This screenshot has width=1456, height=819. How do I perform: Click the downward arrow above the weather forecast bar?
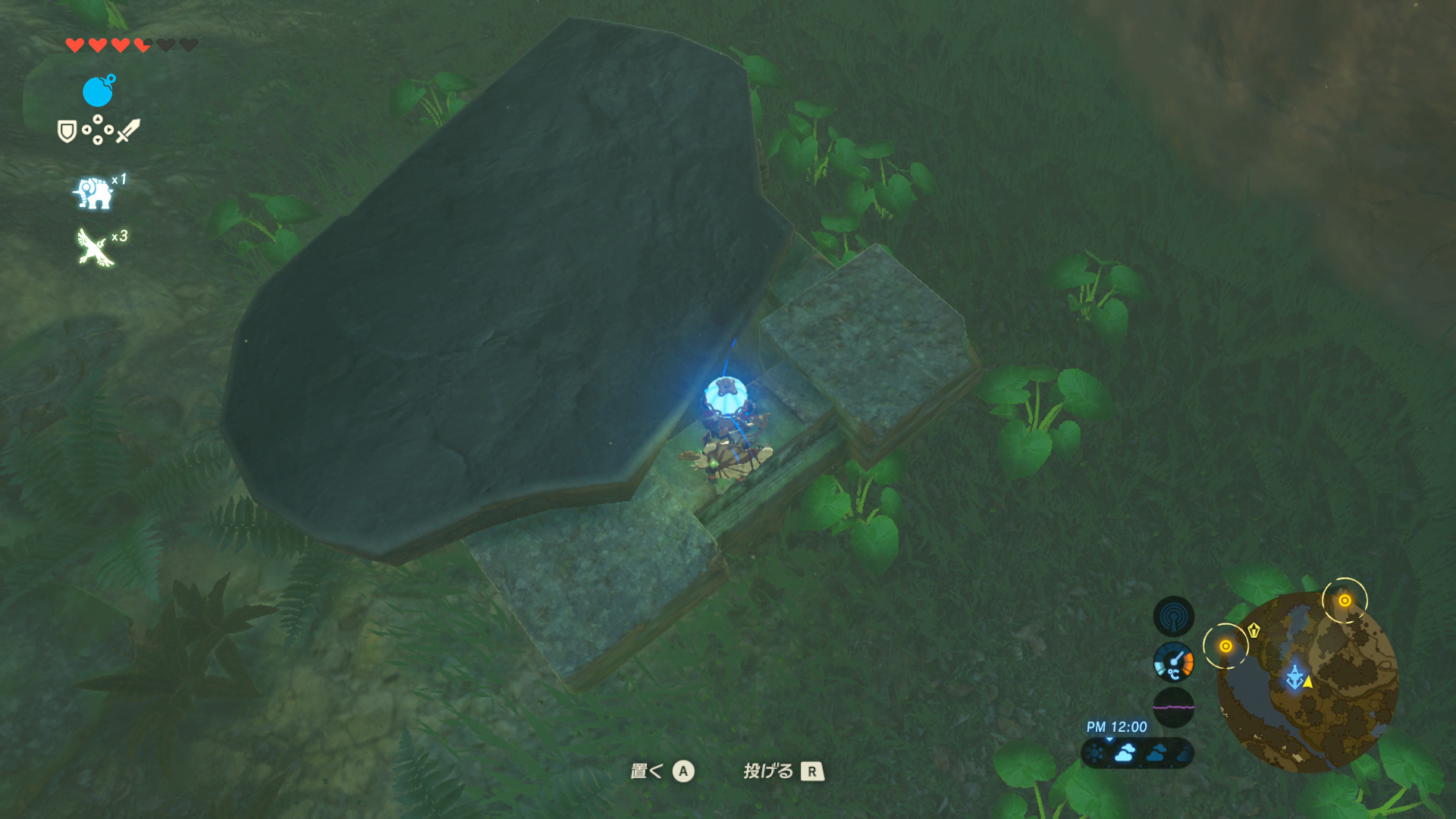[x=1109, y=739]
